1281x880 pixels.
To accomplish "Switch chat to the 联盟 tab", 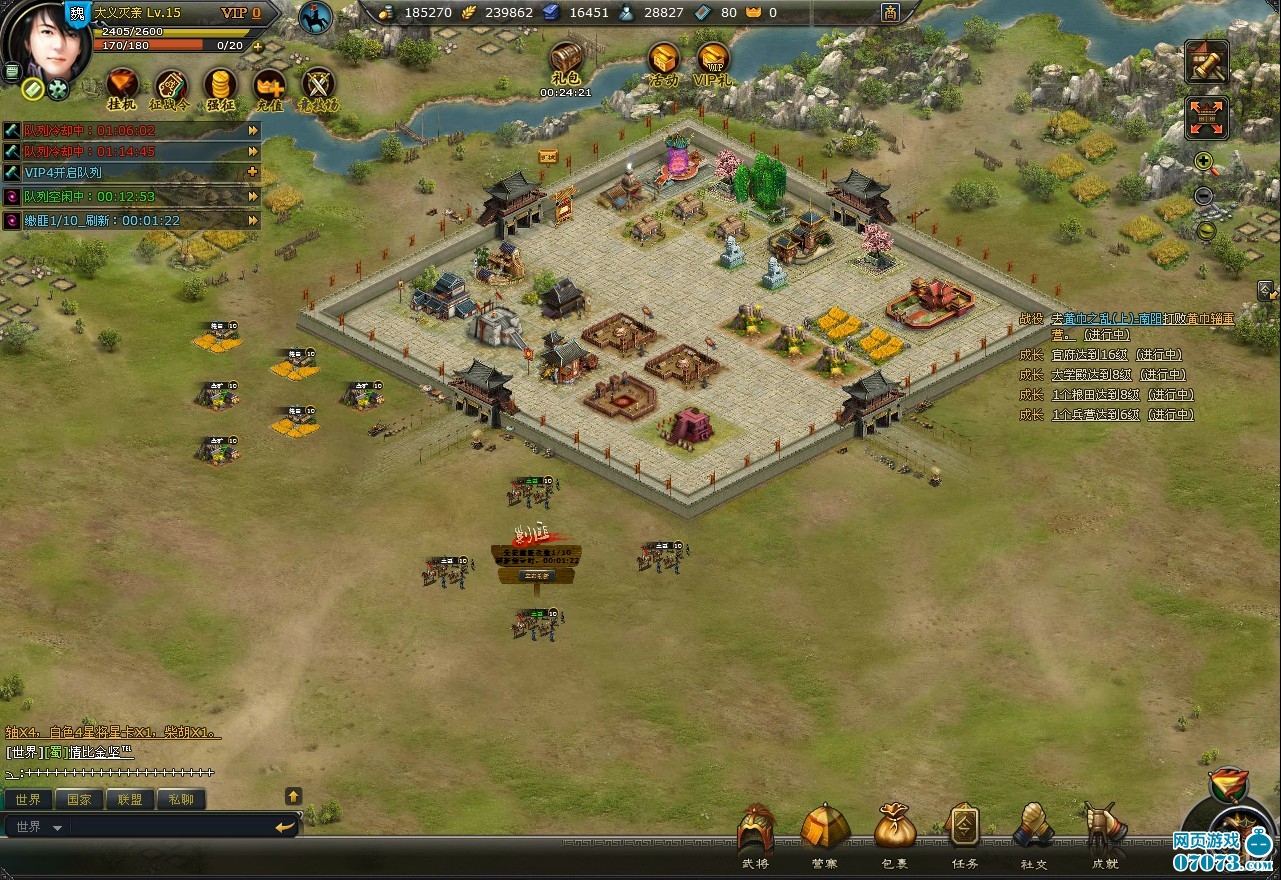I will 130,800.
